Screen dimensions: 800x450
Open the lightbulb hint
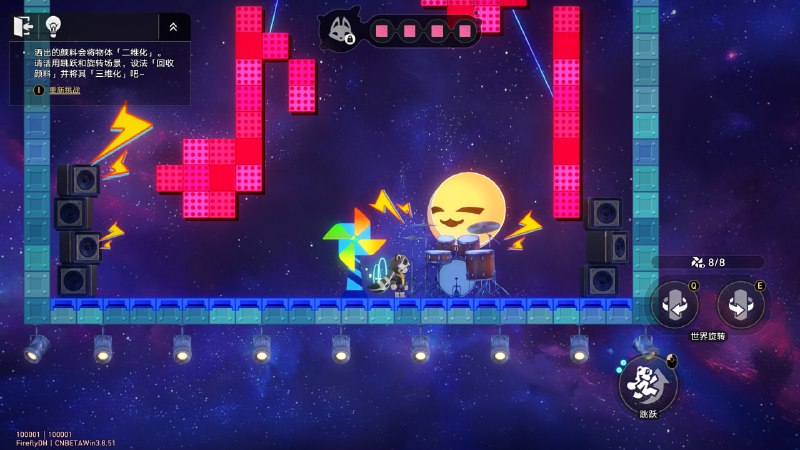click(x=53, y=26)
